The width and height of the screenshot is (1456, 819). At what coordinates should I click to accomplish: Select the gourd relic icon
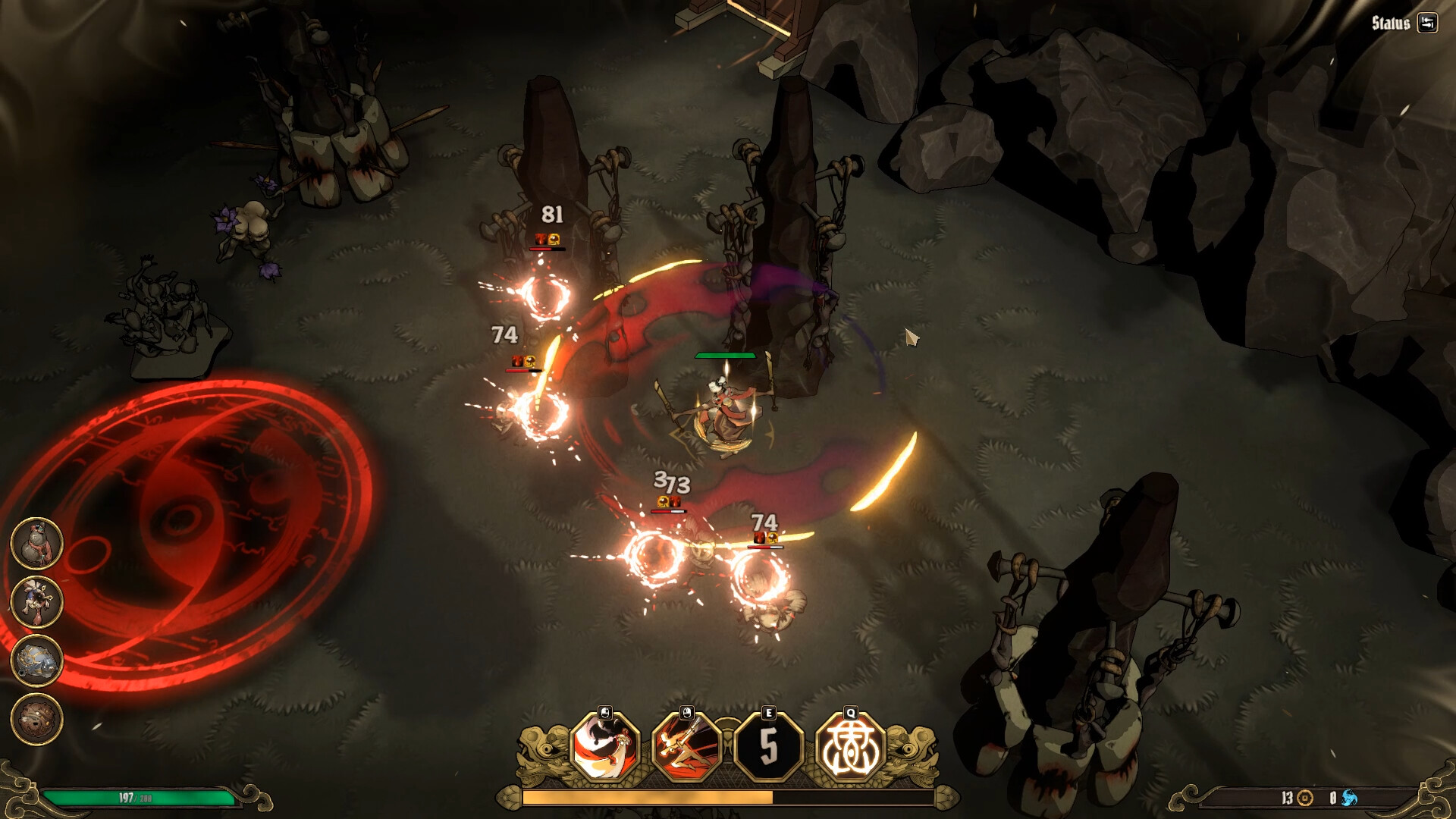pos(36,543)
